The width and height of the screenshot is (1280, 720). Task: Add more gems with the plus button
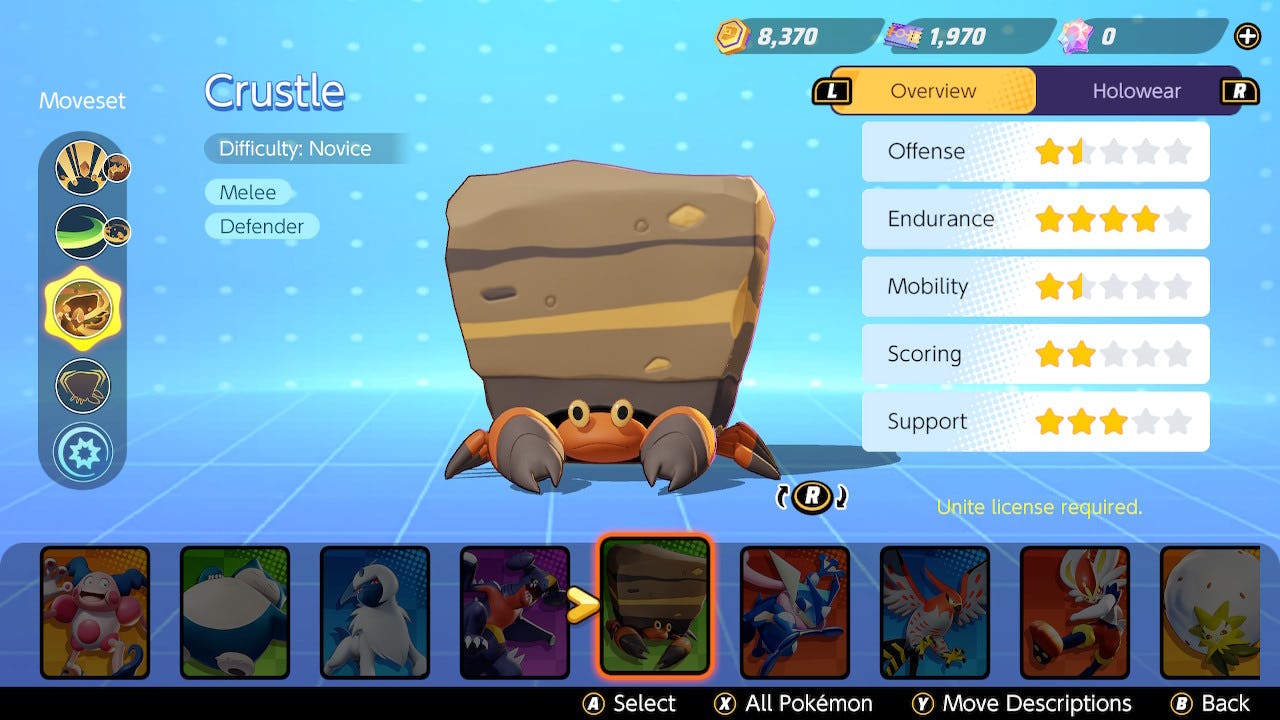(x=1247, y=37)
